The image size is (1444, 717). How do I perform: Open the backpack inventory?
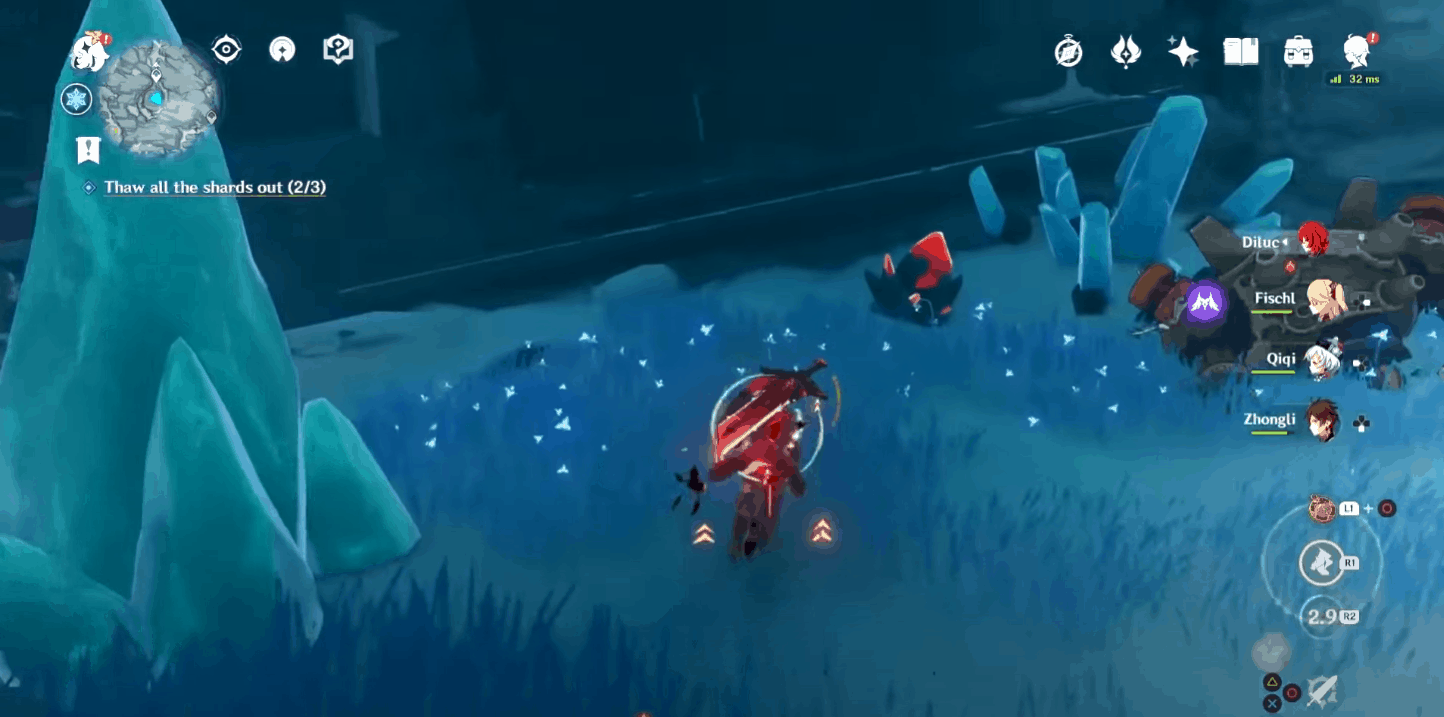1298,52
